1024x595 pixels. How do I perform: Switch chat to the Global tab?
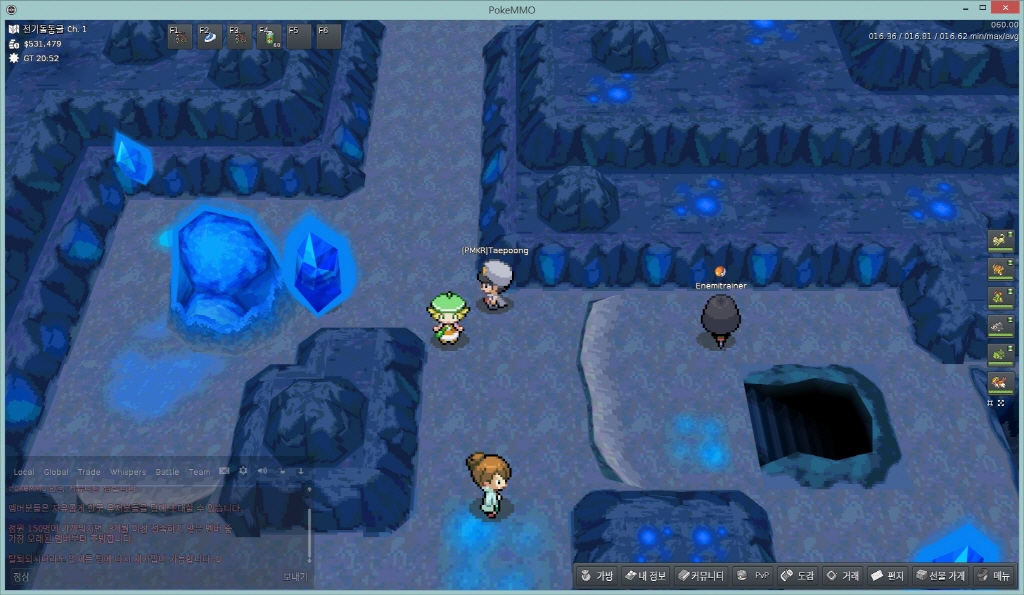click(x=56, y=472)
